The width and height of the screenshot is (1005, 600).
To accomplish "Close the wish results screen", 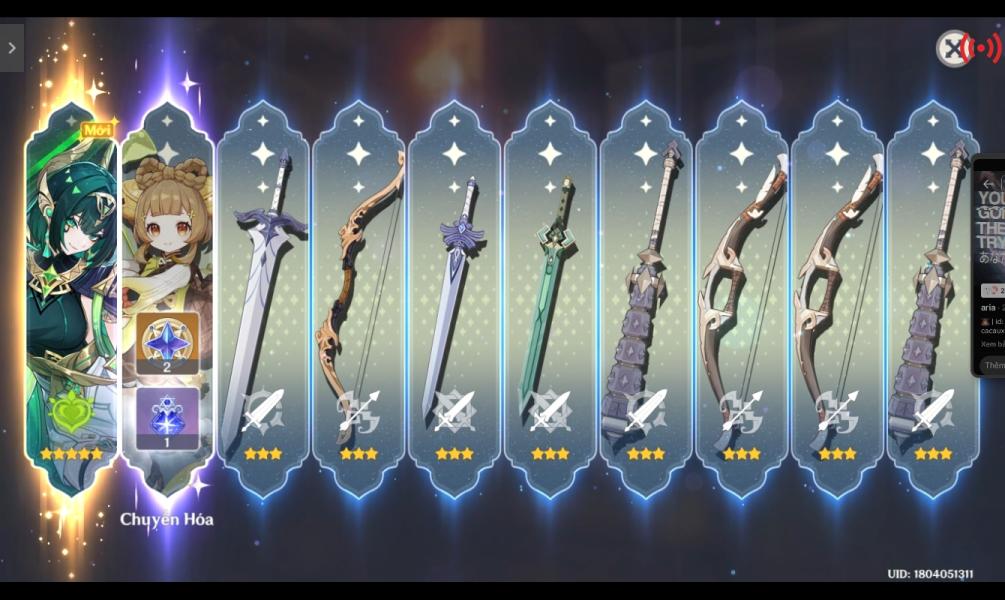I will click(952, 48).
